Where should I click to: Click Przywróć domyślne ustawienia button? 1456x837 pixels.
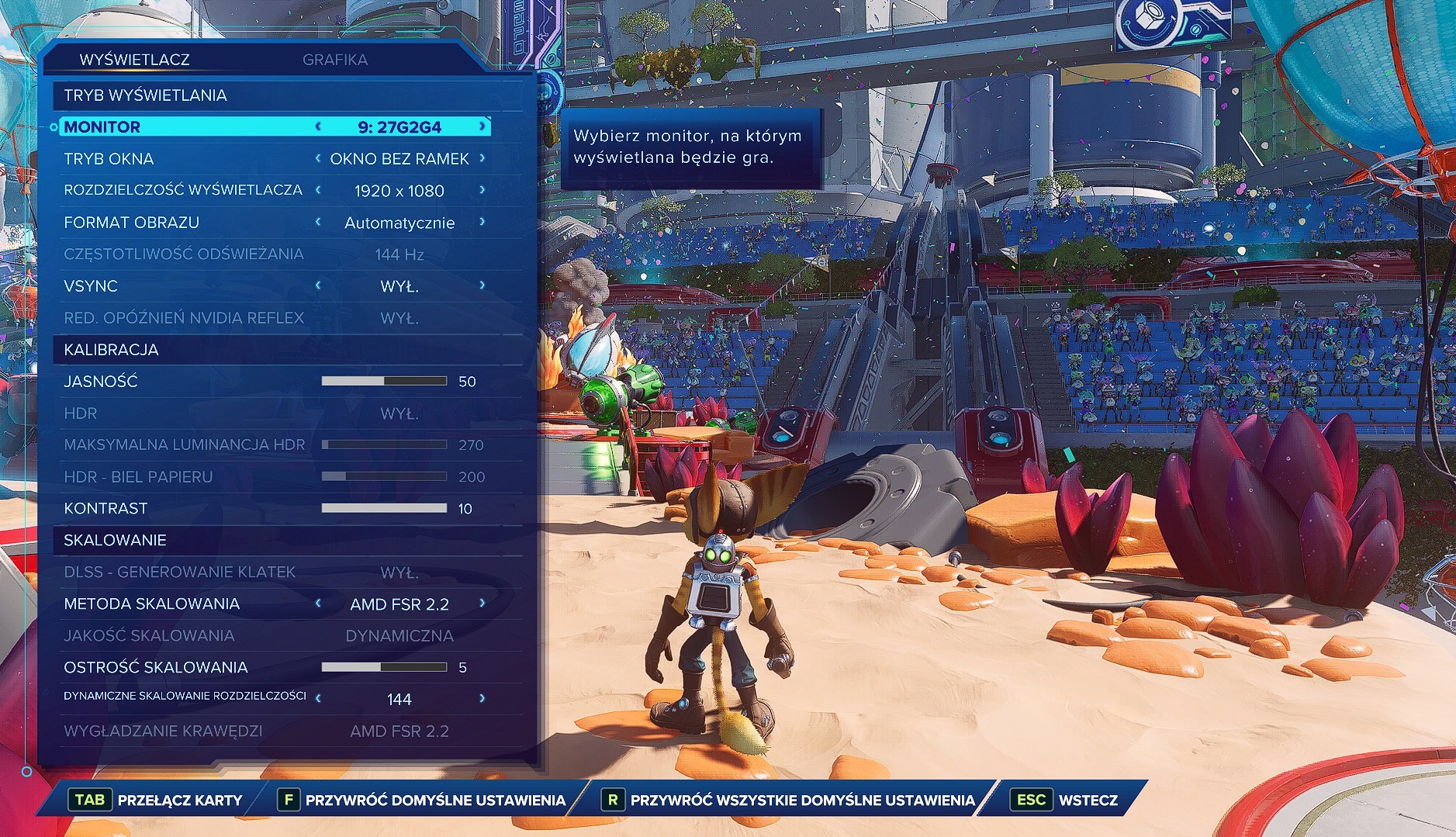tap(424, 800)
